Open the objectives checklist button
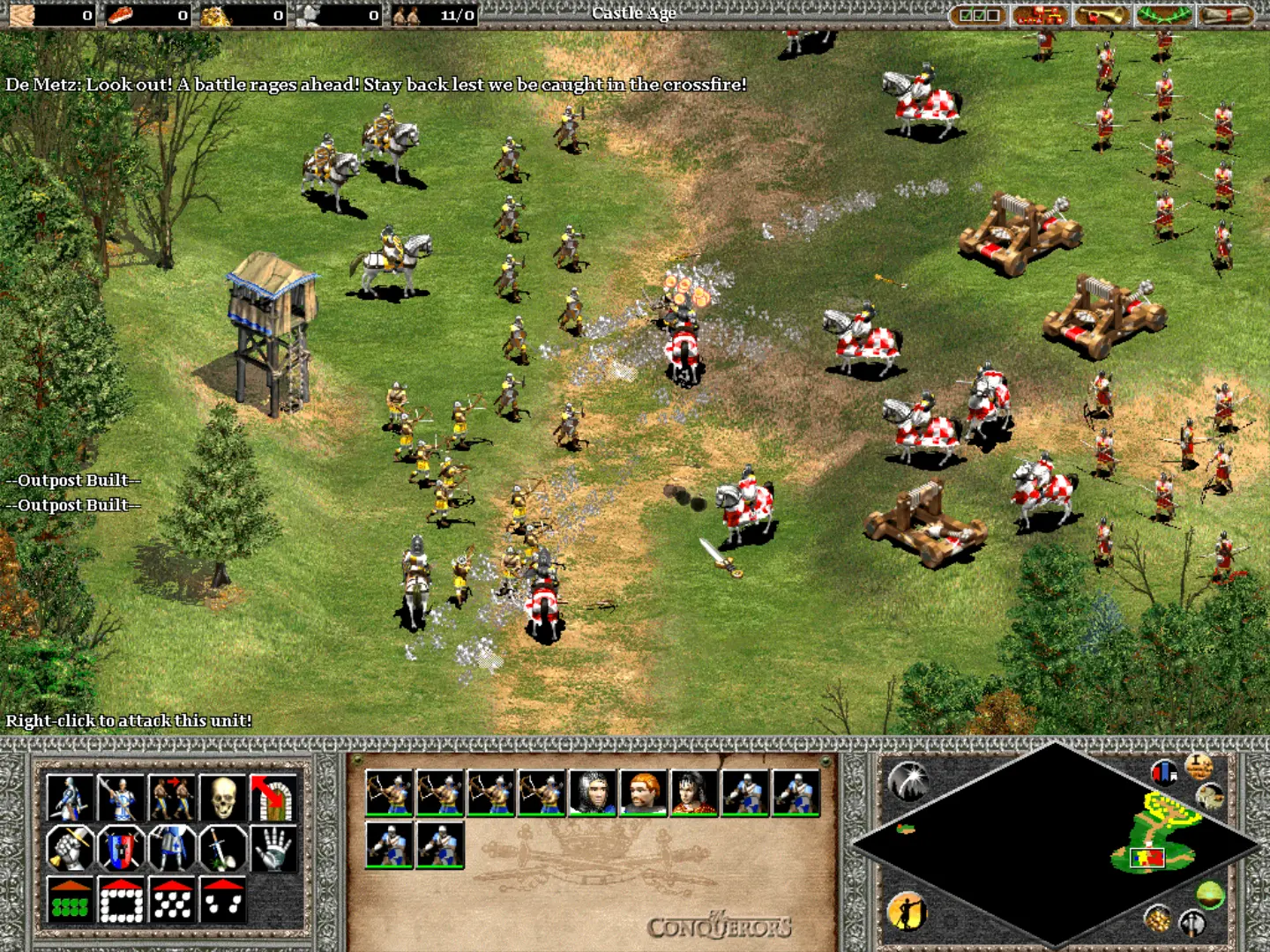Screen dimensions: 1270x952 tap(979, 15)
